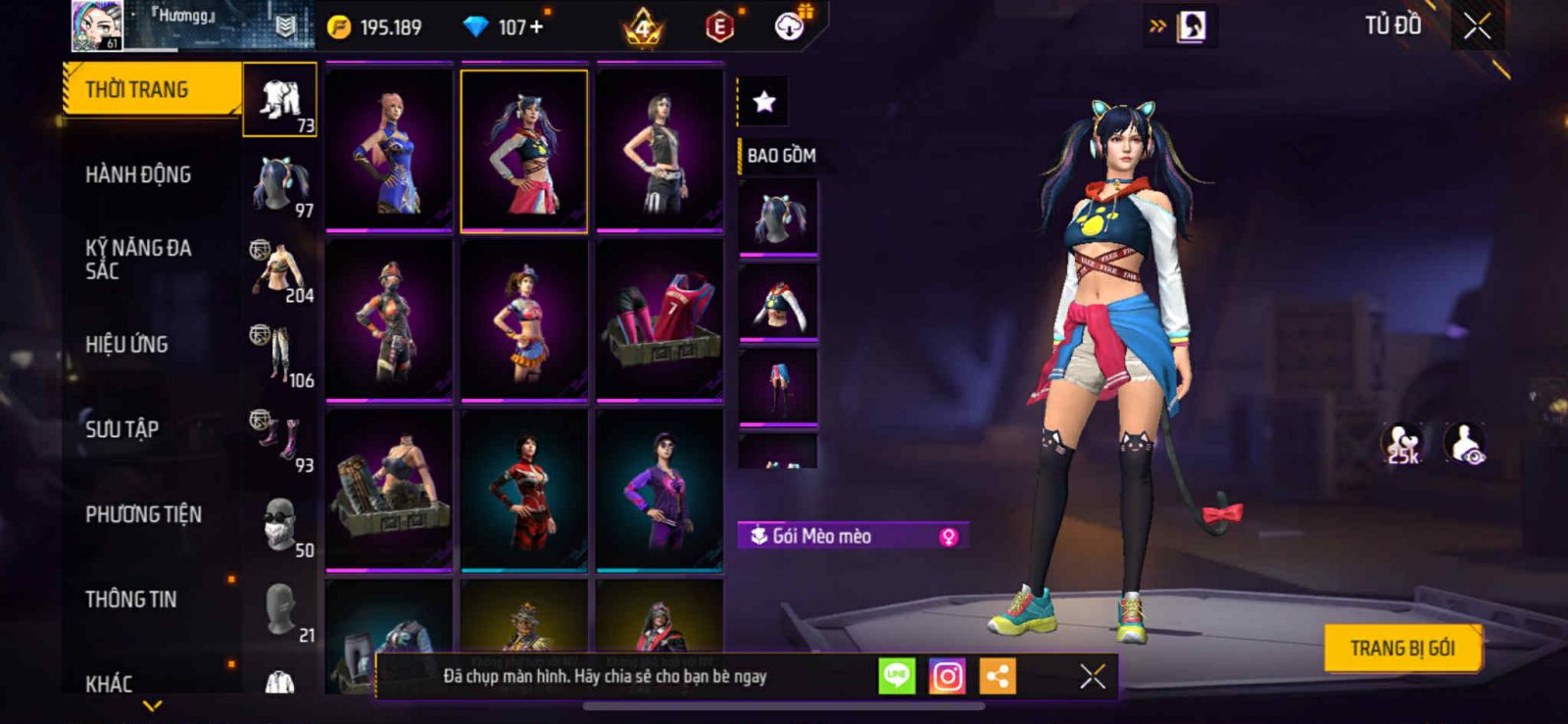Image resolution: width=1568 pixels, height=724 pixels.
Task: Open the THÔNG TIN tab
Action: click(130, 600)
